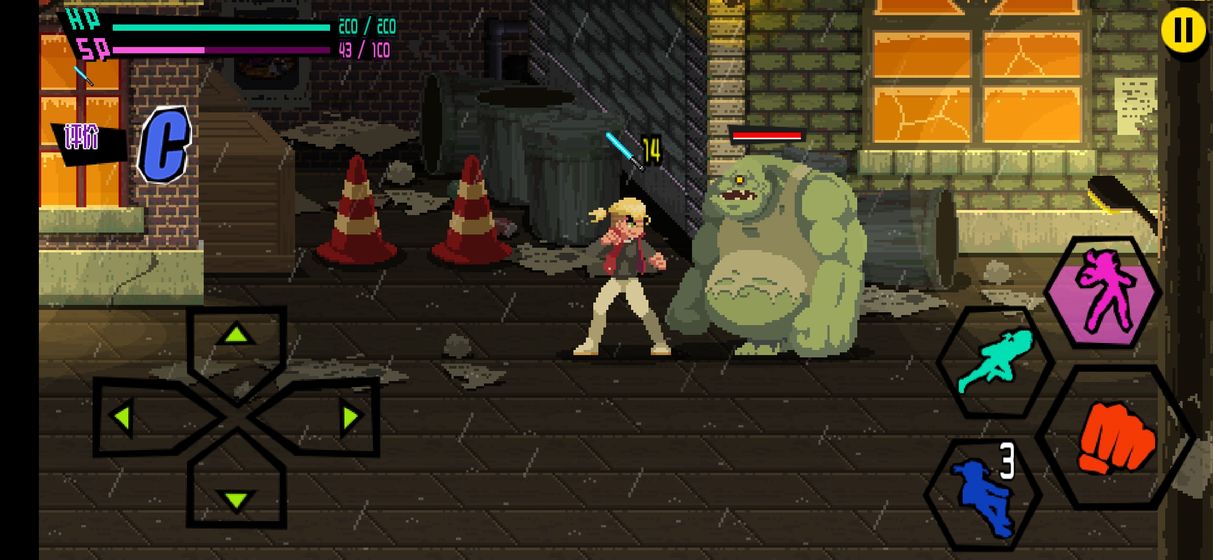Attack with the red fist button
This screenshot has height=560, width=1213.
click(x=1115, y=439)
